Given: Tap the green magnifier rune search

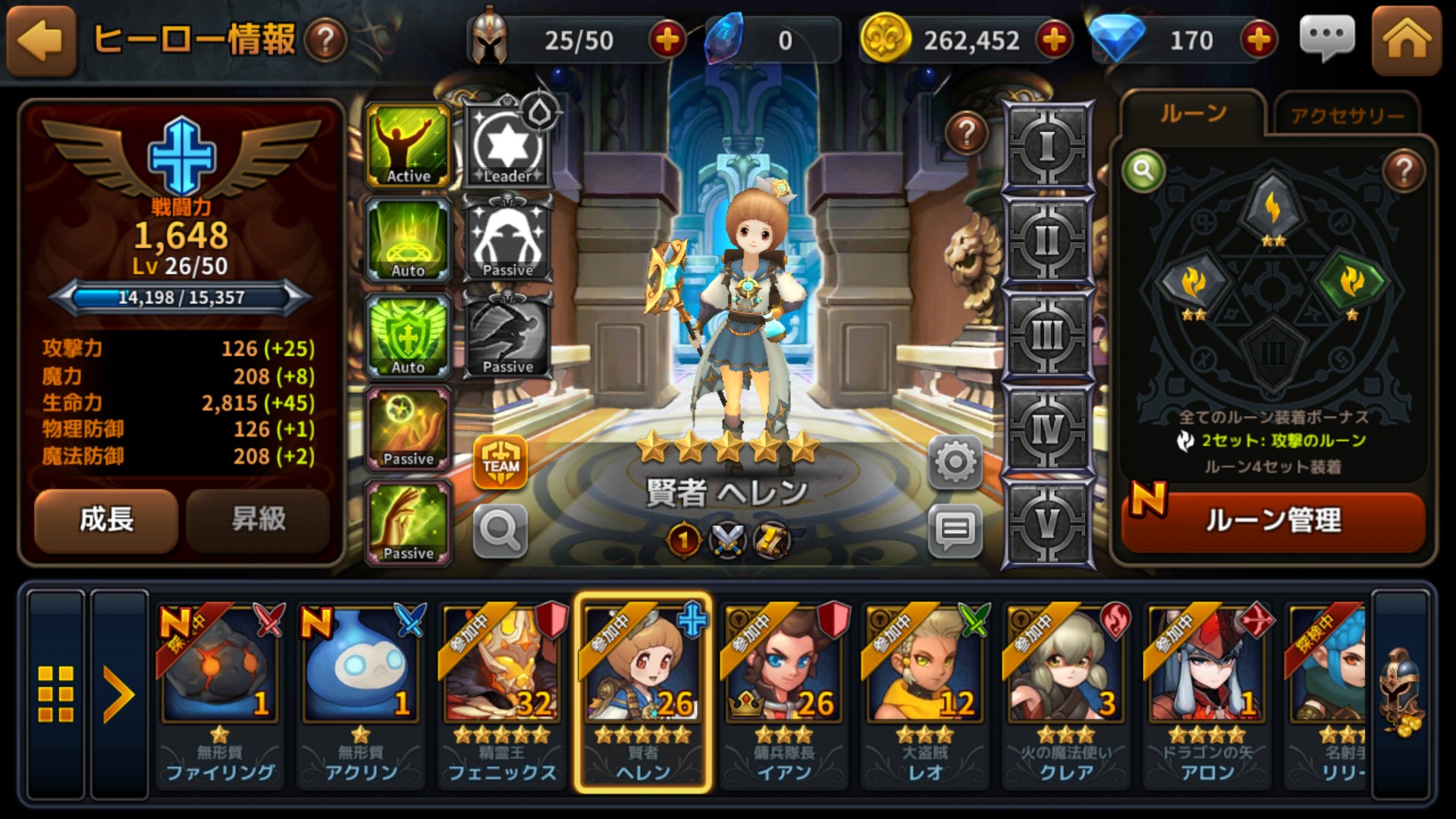Looking at the screenshot, I should pos(1144,171).
